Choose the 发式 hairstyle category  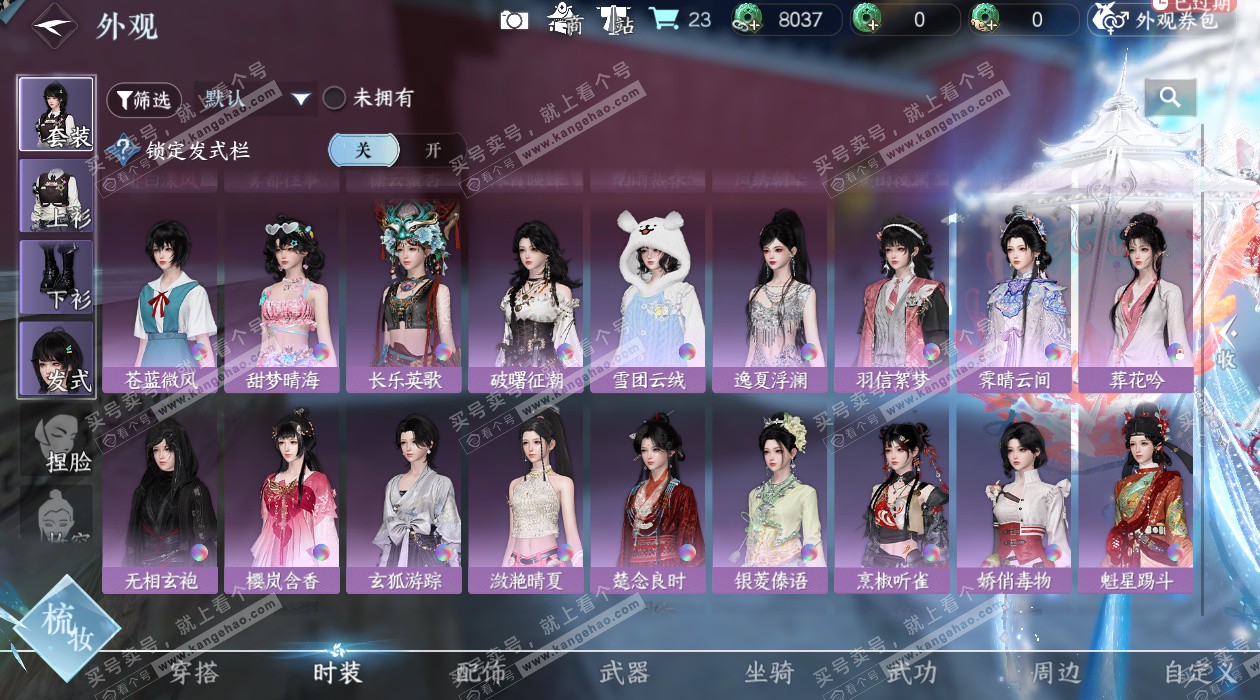point(57,357)
